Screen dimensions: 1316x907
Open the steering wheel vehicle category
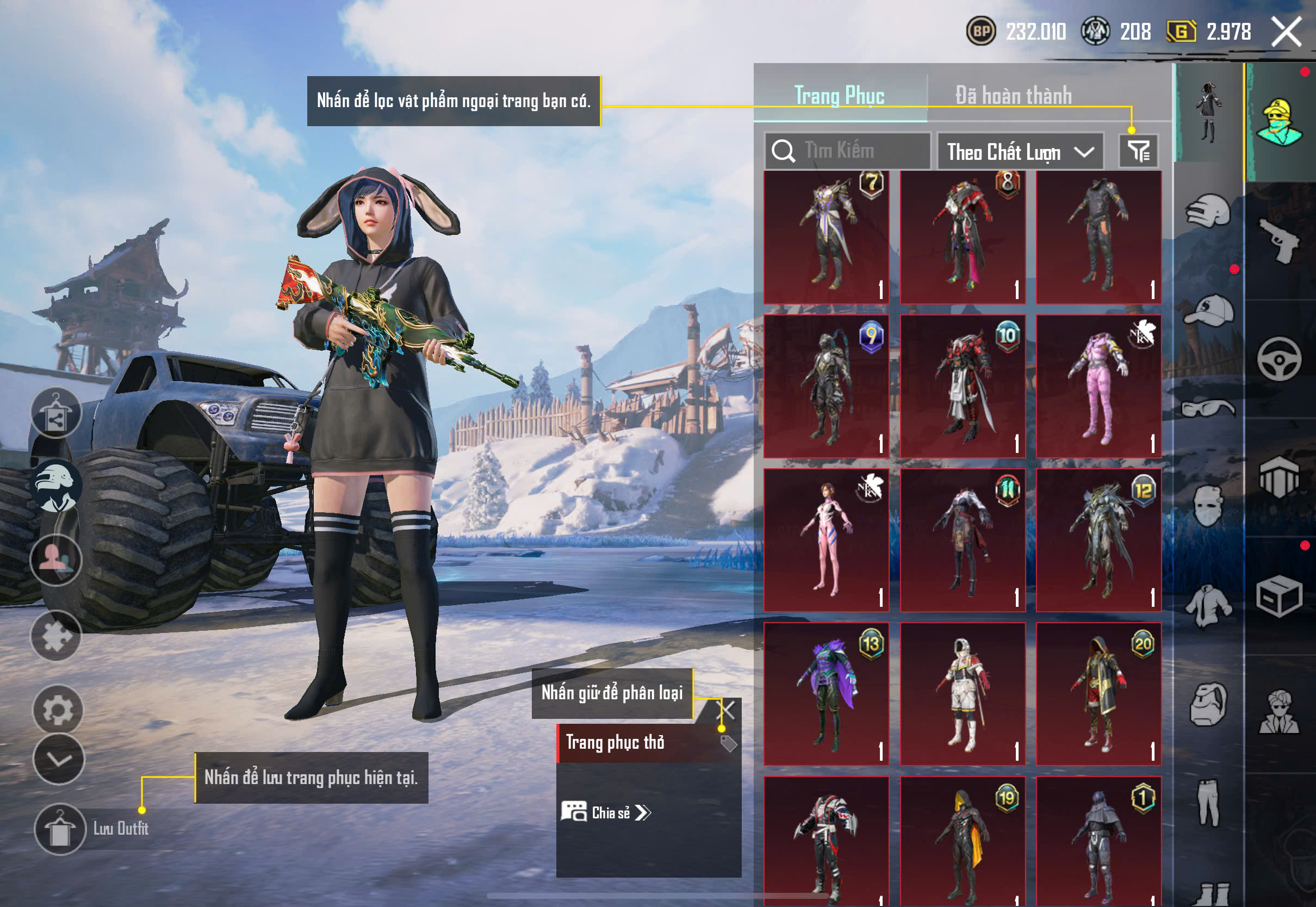[1279, 359]
